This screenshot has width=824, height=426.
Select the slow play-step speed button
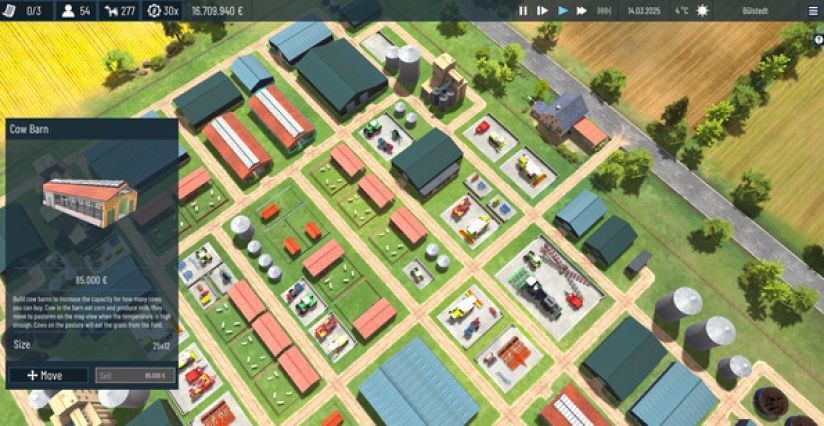click(x=542, y=11)
